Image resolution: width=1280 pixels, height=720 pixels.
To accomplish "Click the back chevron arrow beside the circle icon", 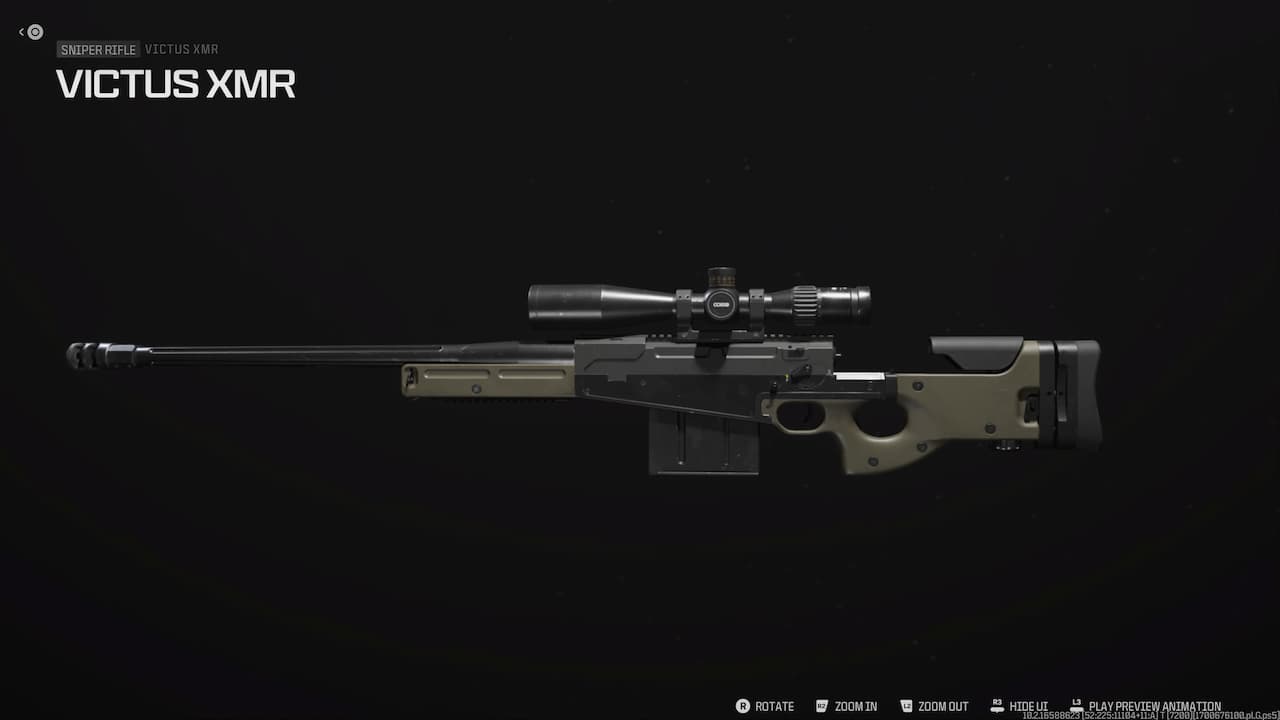I will (20, 31).
